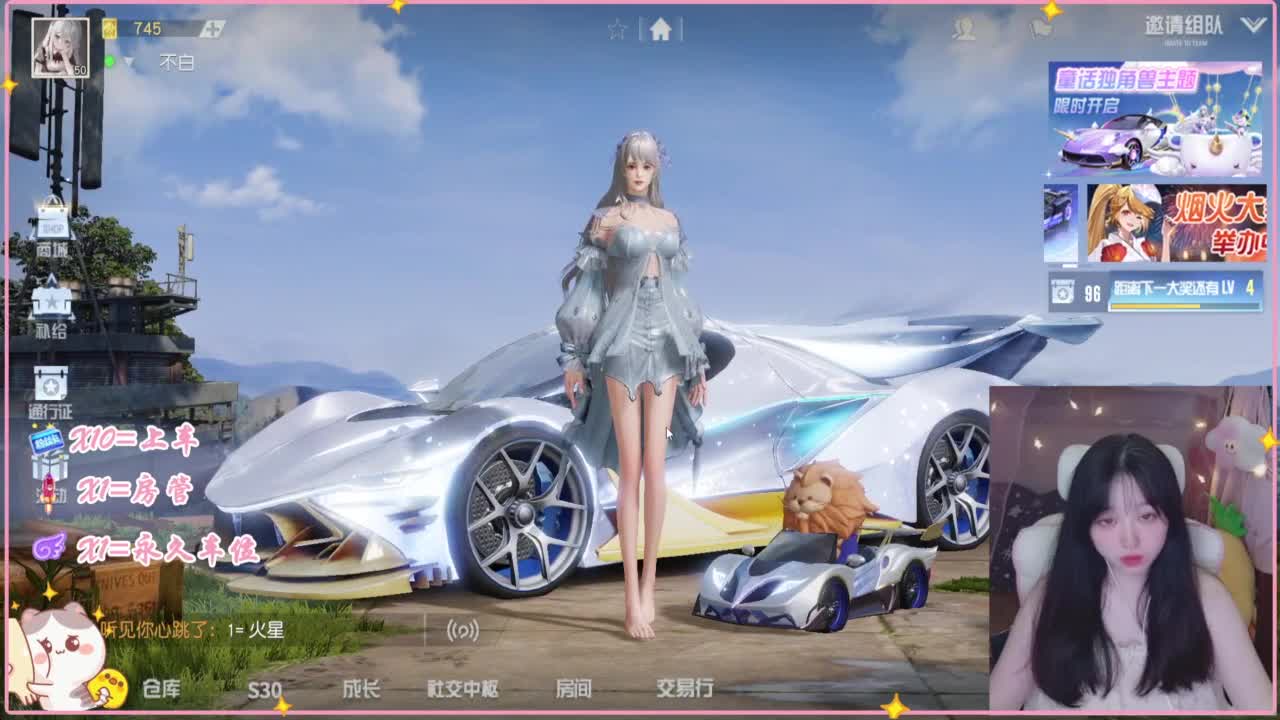Viewport: 1280px width, 720px height.
Task: Expand the arrow beside player name 不白
Action: click(x=128, y=61)
